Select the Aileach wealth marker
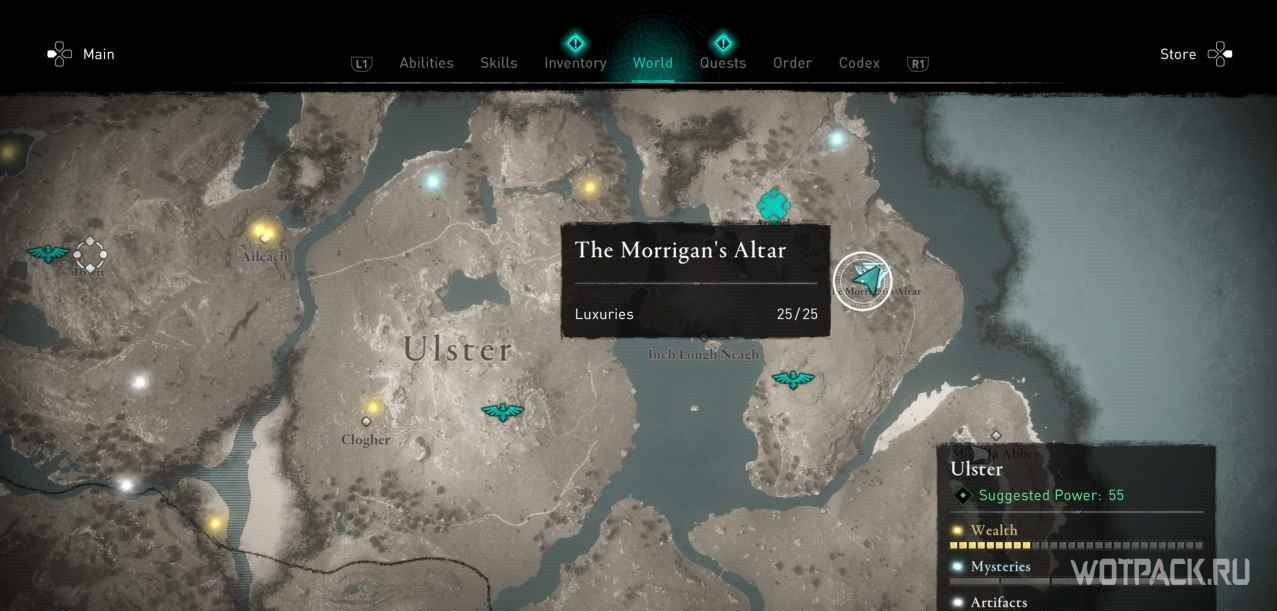This screenshot has height=611, width=1277. (263, 233)
